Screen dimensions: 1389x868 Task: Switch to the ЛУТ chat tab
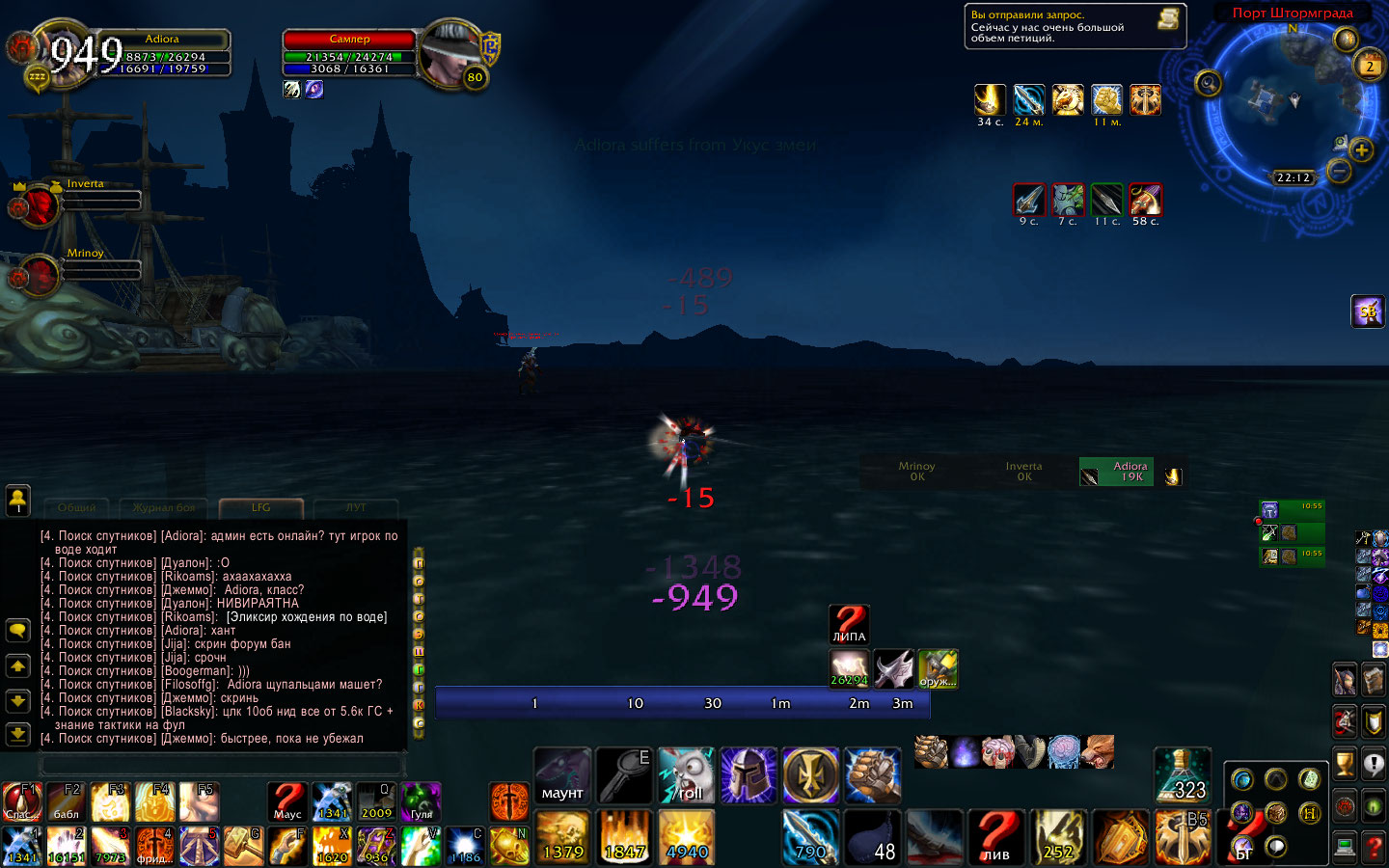coord(356,507)
